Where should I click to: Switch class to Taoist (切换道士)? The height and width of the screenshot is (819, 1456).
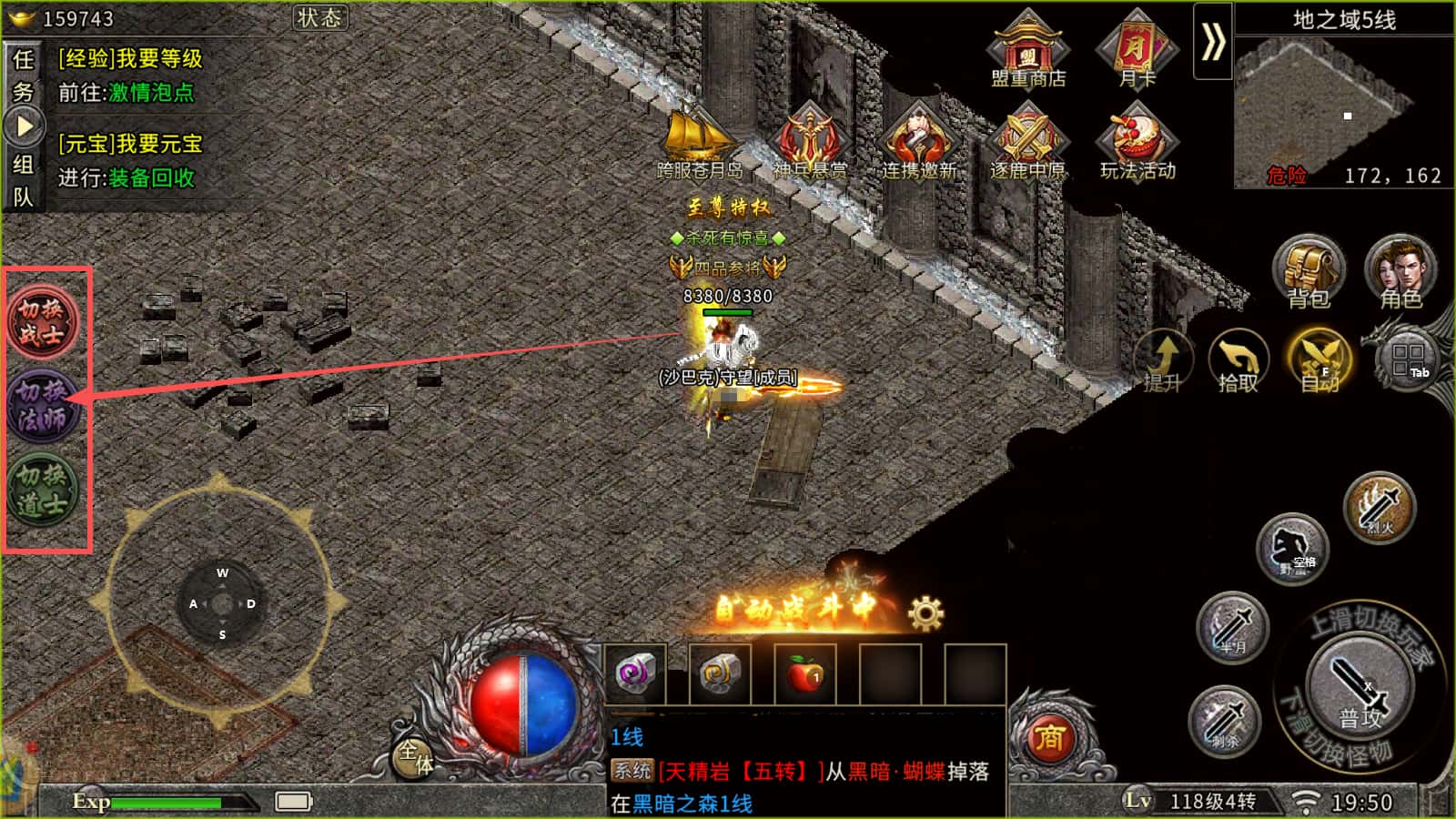tap(43, 489)
